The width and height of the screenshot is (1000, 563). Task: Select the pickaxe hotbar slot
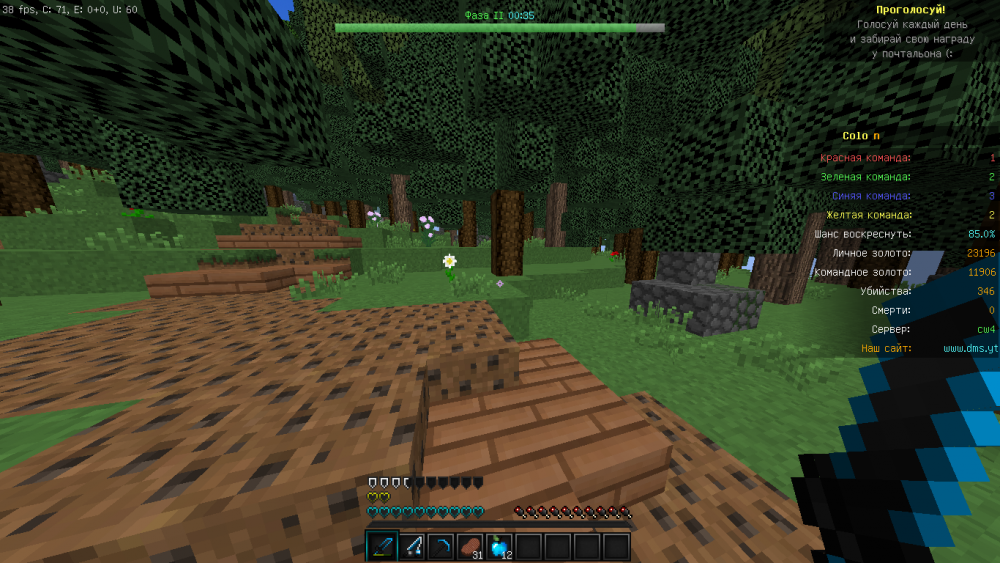pyautogui.click(x=440, y=546)
